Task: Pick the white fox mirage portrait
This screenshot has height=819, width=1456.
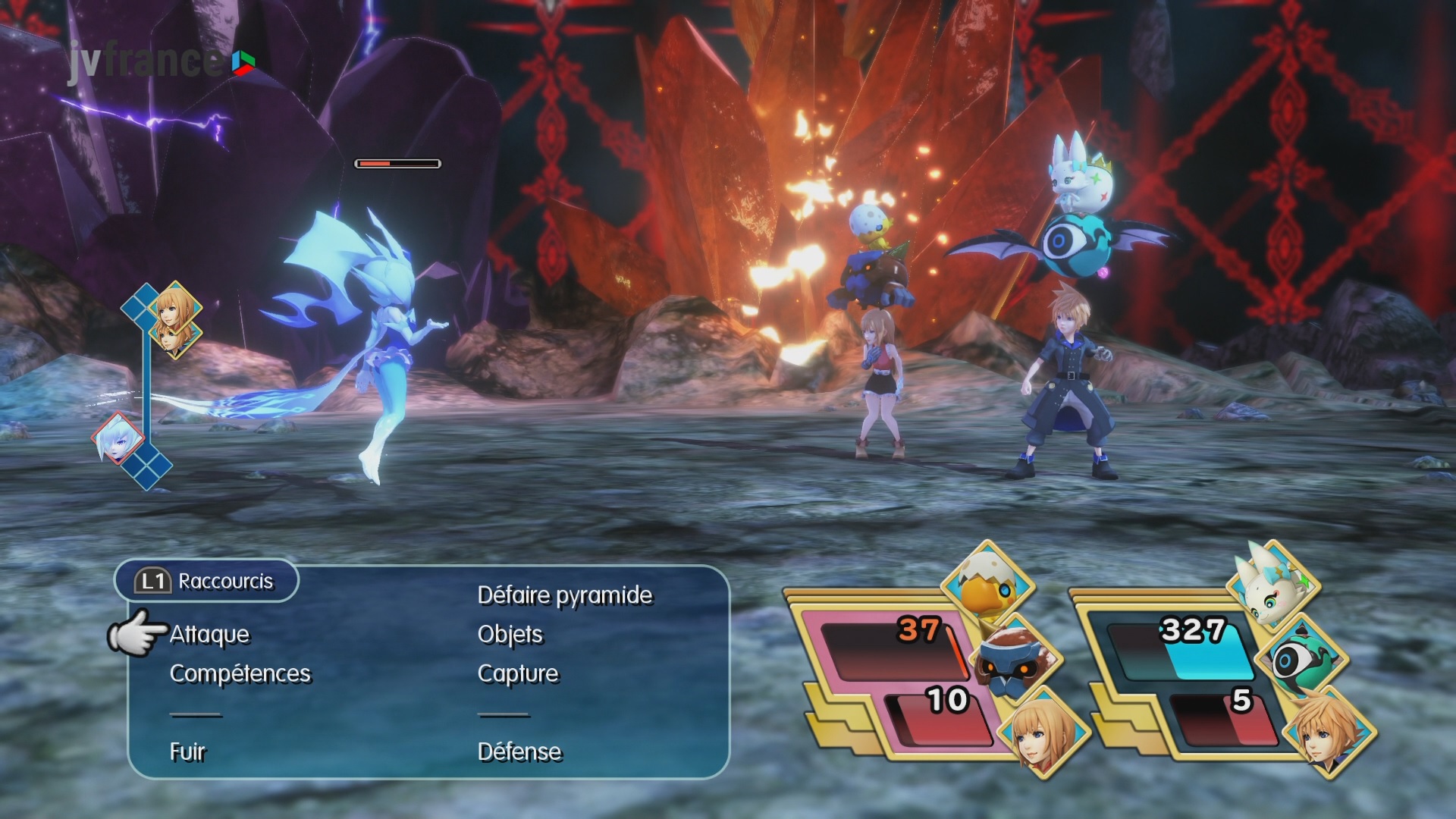Action: click(1273, 582)
